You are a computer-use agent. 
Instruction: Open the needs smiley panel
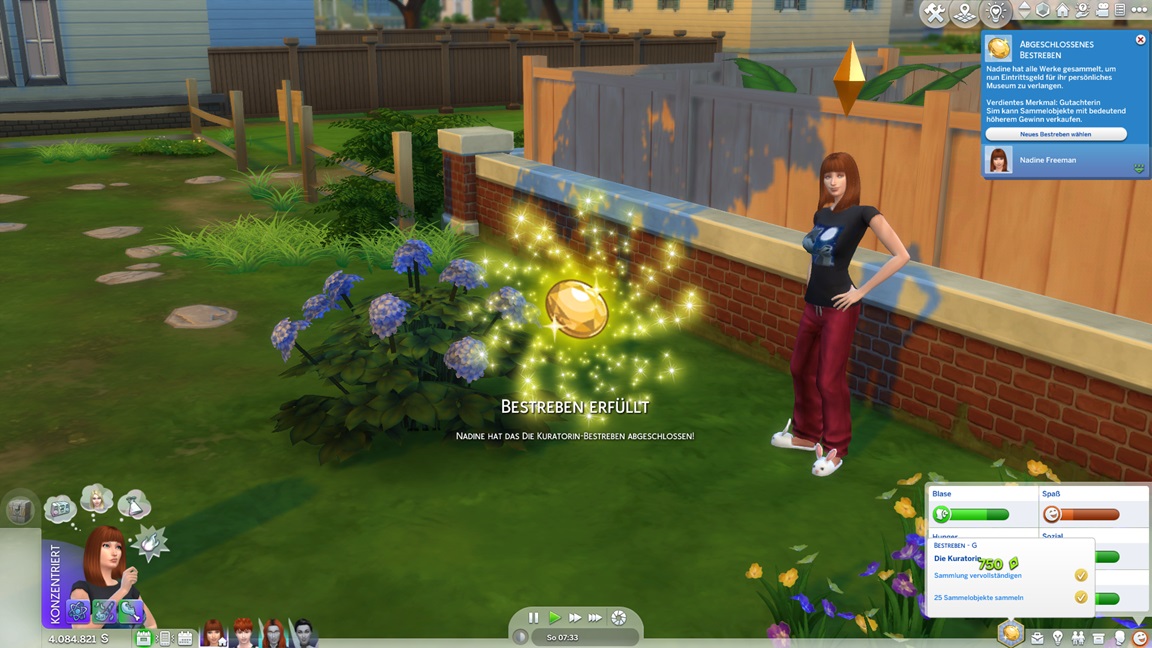pyautogui.click(x=1140, y=637)
